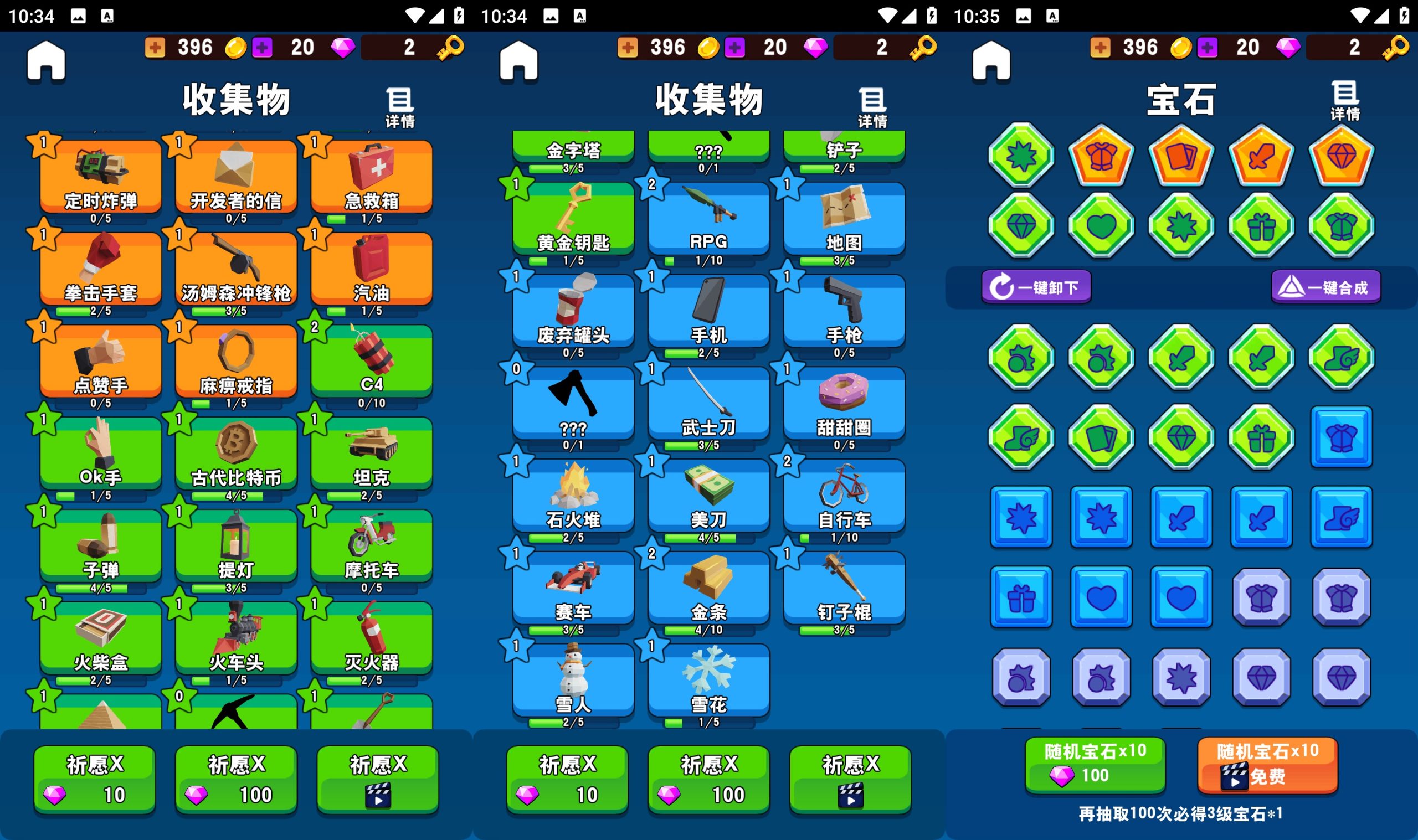
Task: Click the 一键卸下 unequip-all button
Action: click(x=1036, y=287)
